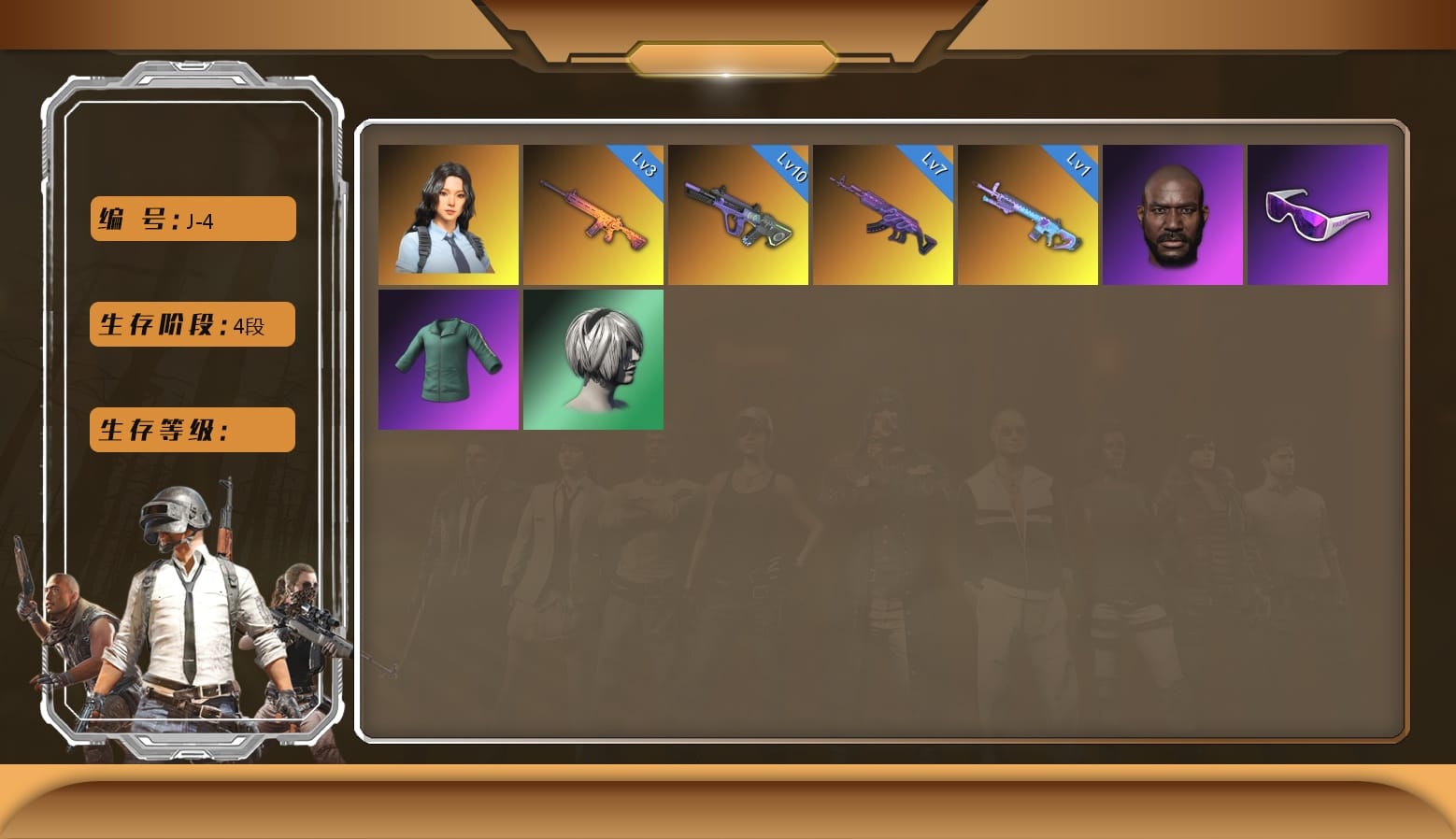The width and height of the screenshot is (1456, 839).
Task: Choose the bald bearded face tile
Action: (x=1173, y=215)
